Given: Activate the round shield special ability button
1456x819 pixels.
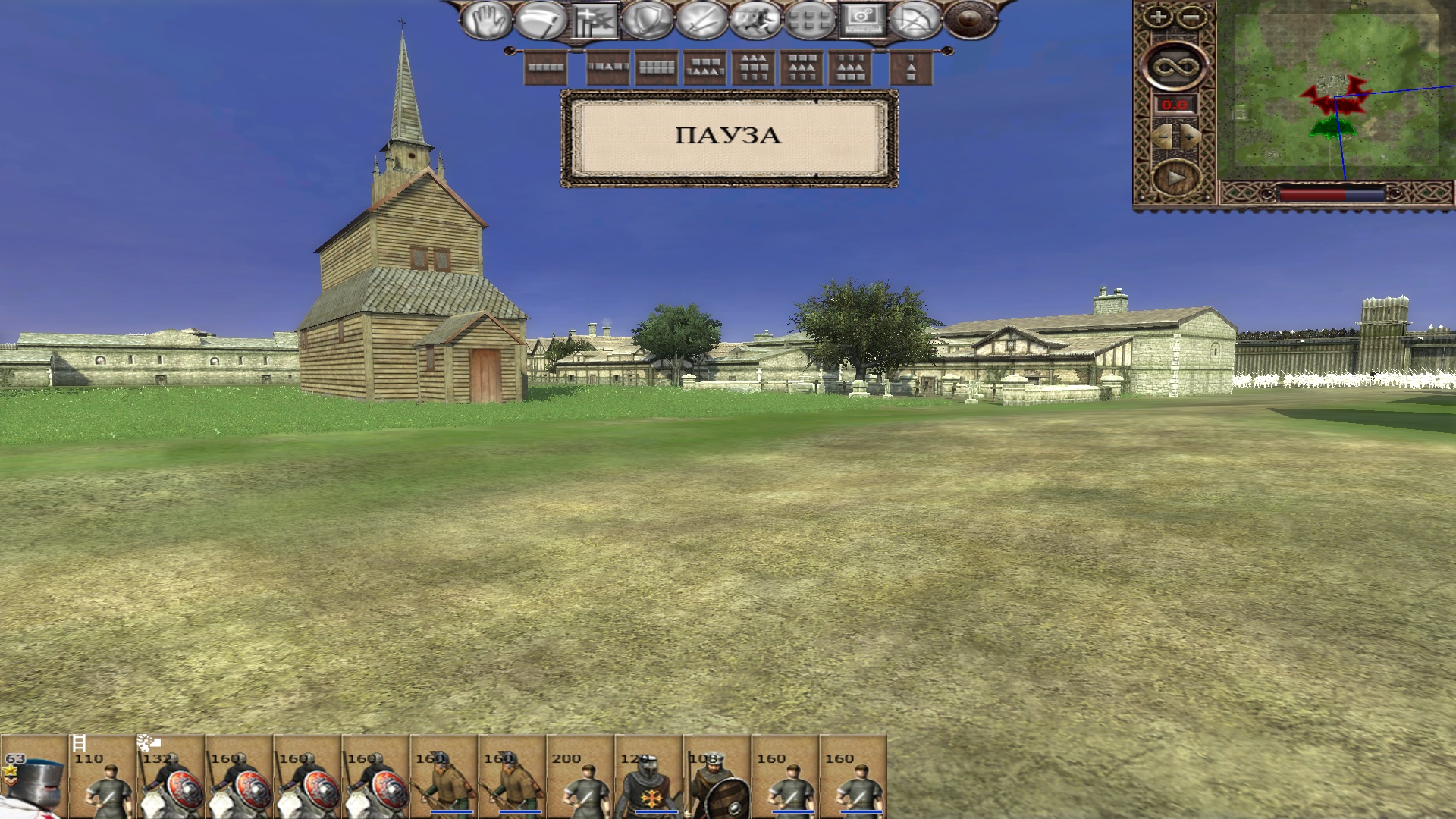Looking at the screenshot, I should tap(970, 20).
